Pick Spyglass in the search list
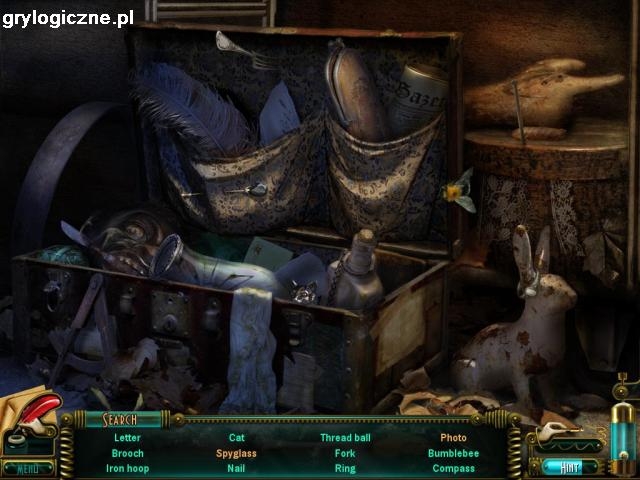 [237, 453]
